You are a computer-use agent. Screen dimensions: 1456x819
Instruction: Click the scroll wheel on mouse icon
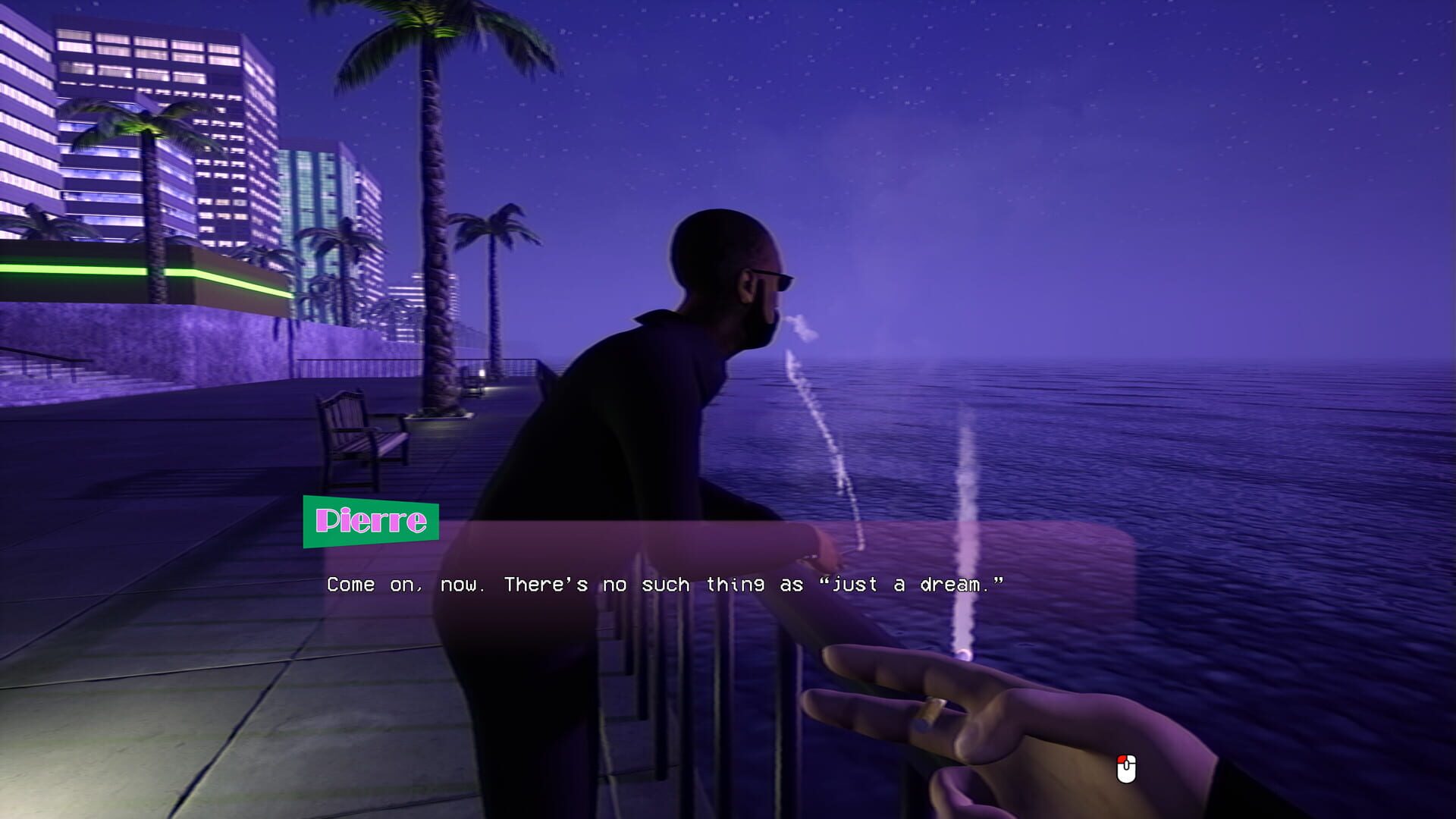(x=1126, y=765)
